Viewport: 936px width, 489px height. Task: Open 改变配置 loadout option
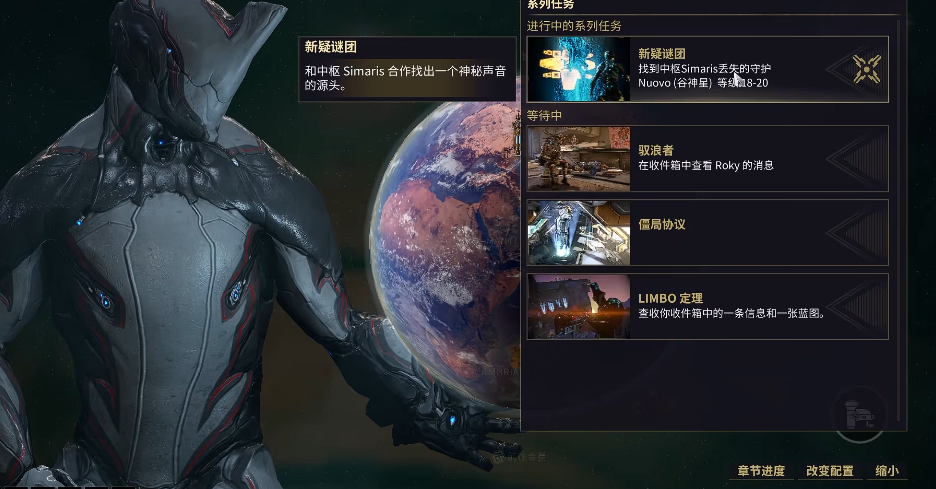830,471
